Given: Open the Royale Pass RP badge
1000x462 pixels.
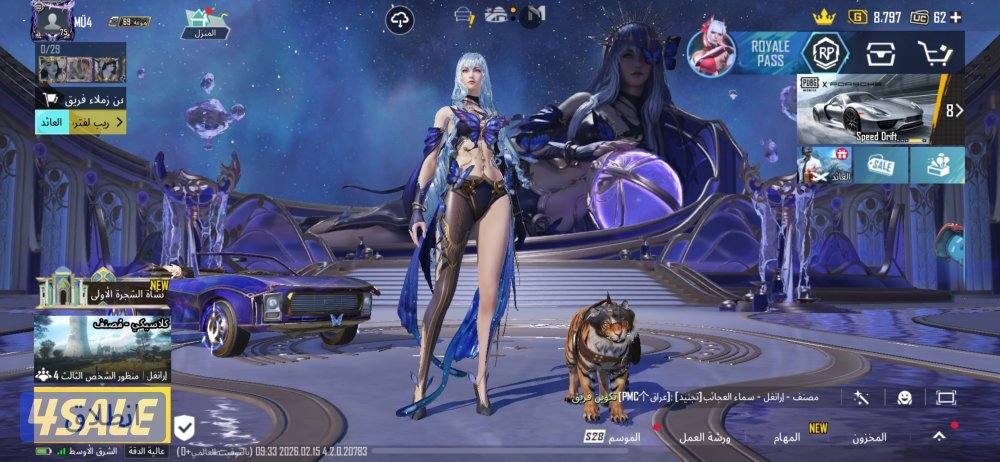Looking at the screenshot, I should (x=825, y=54).
